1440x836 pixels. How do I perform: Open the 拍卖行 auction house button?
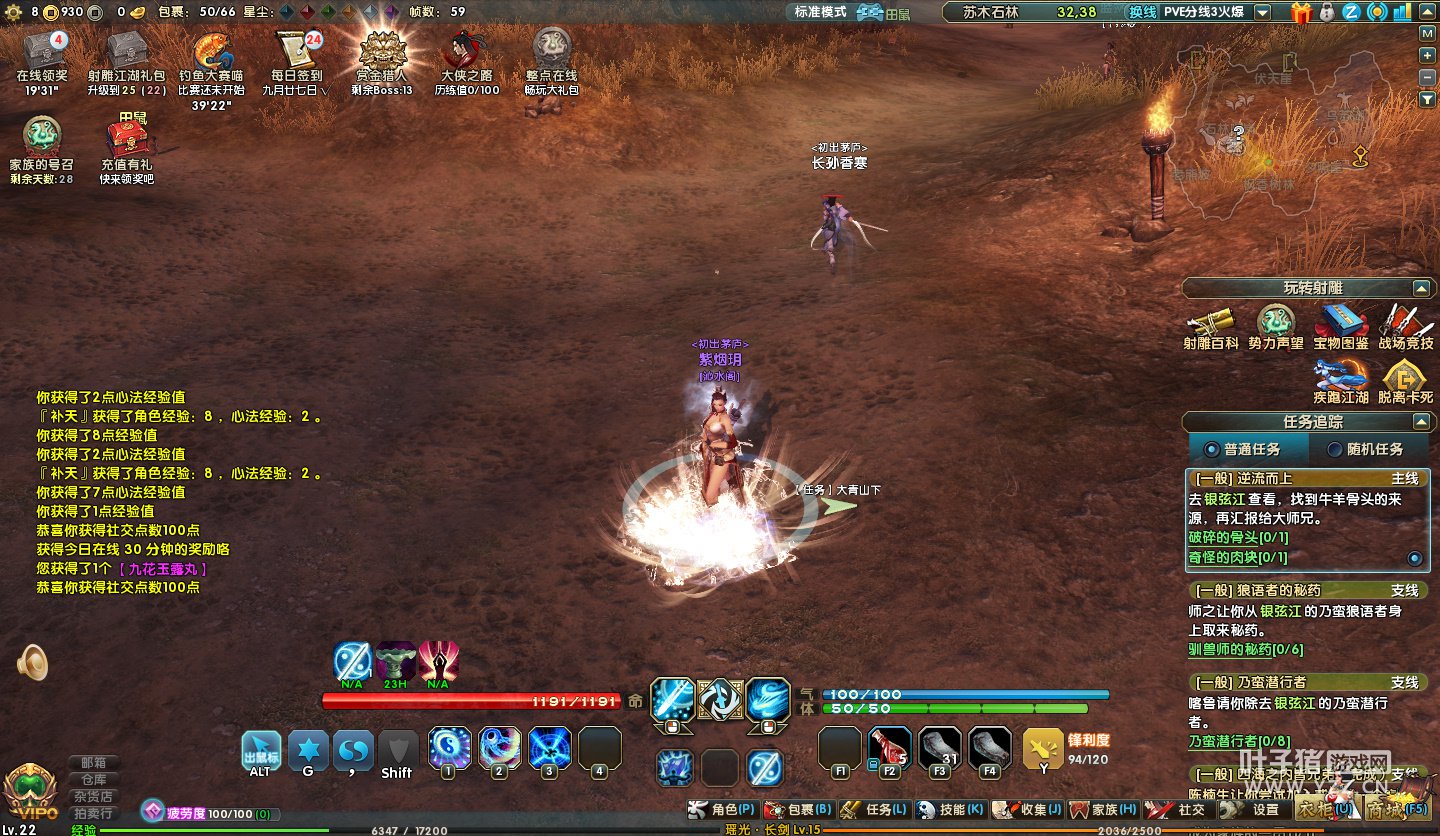click(94, 813)
